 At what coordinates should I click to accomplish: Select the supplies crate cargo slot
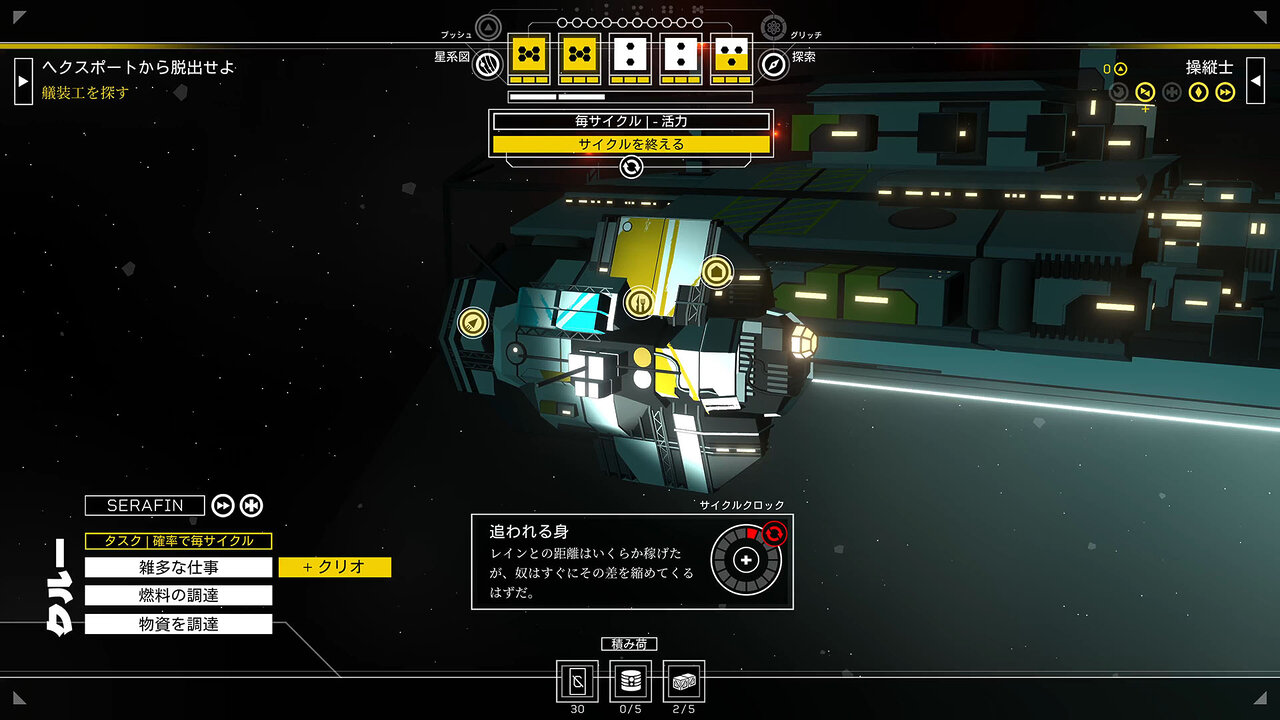tap(683, 682)
